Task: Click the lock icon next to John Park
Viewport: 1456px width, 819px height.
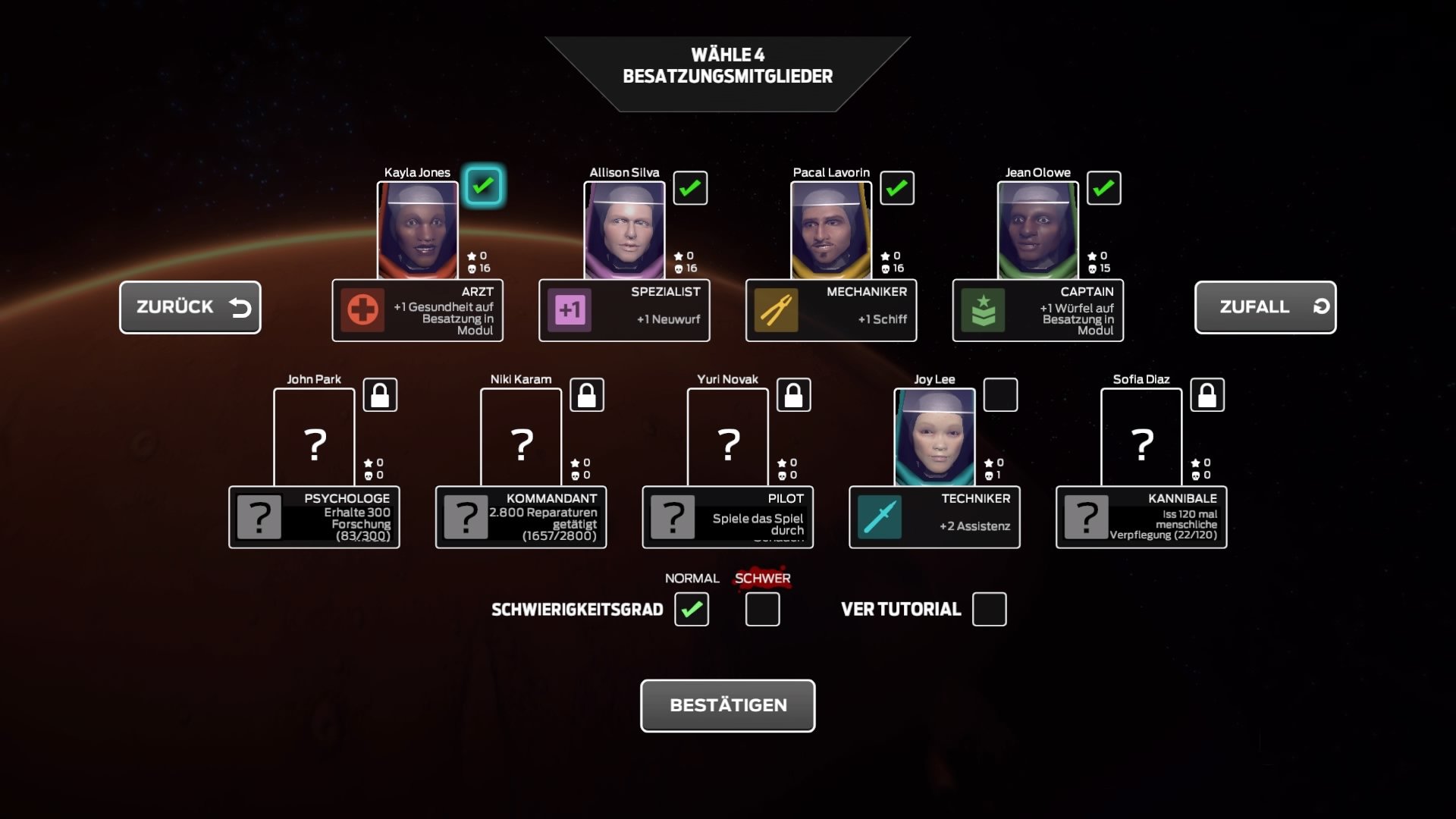Action: point(381,394)
